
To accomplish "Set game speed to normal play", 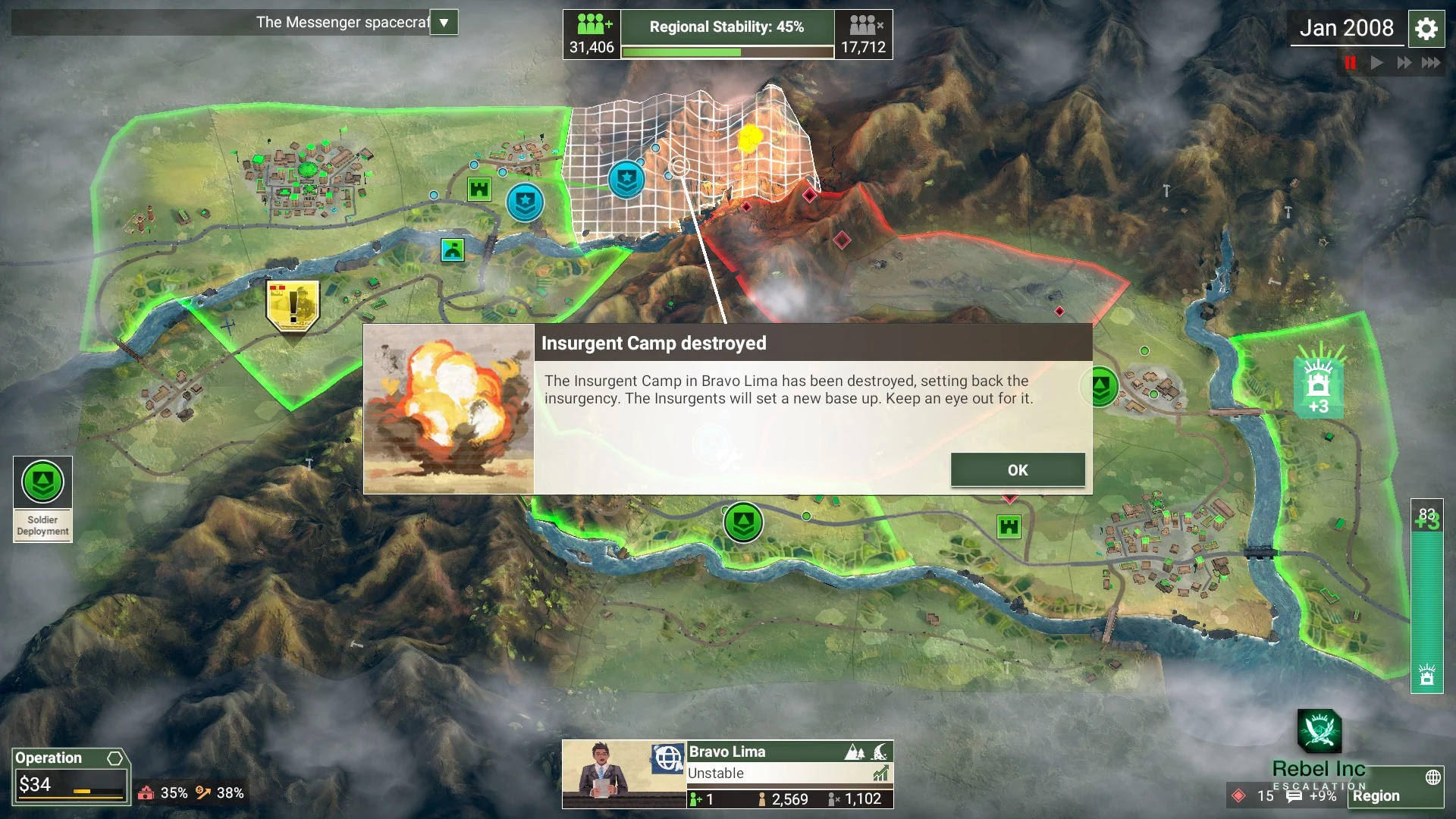I will tap(1377, 63).
